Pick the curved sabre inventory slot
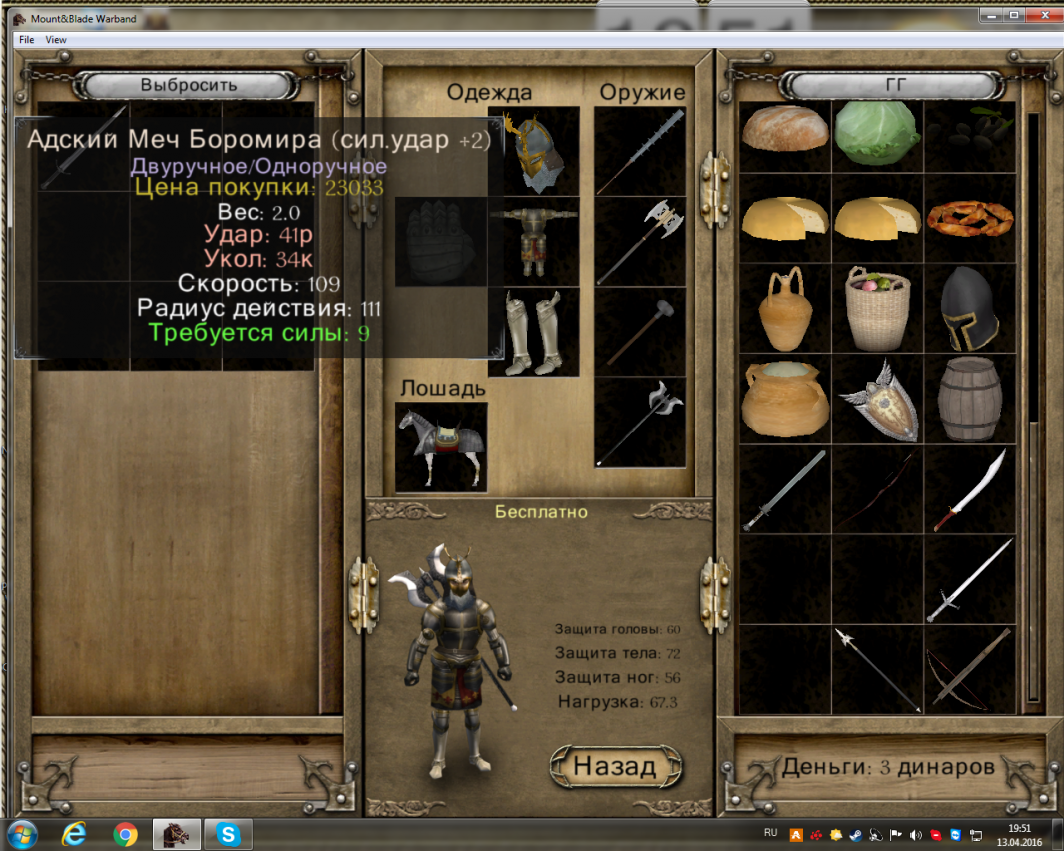Viewport: 1064px width, 851px height. [968, 489]
